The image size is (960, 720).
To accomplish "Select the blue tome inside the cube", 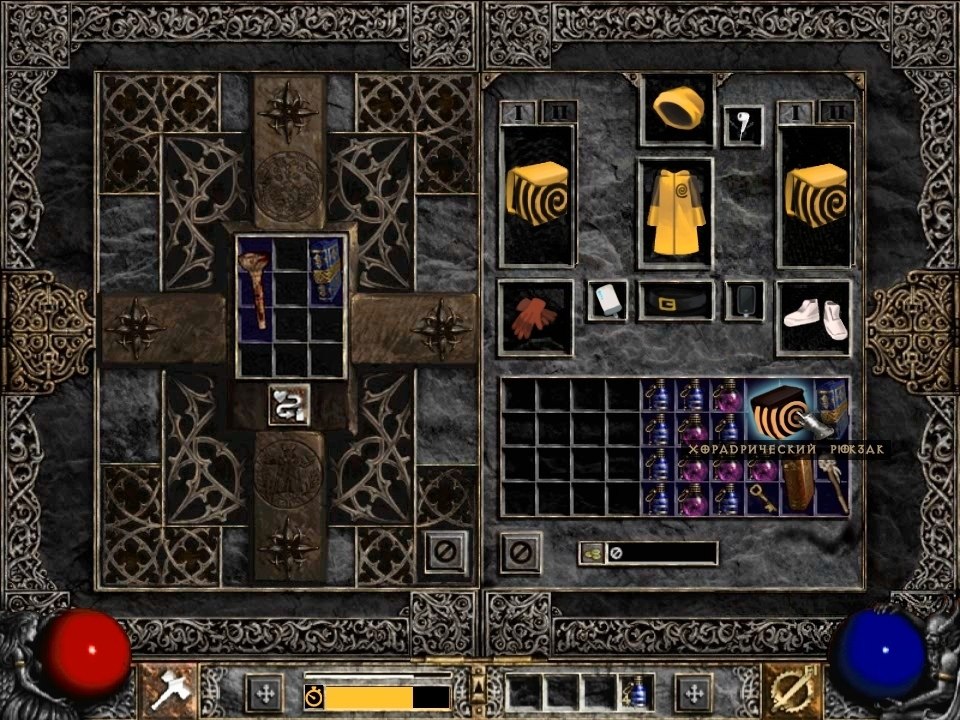I will [x=326, y=272].
